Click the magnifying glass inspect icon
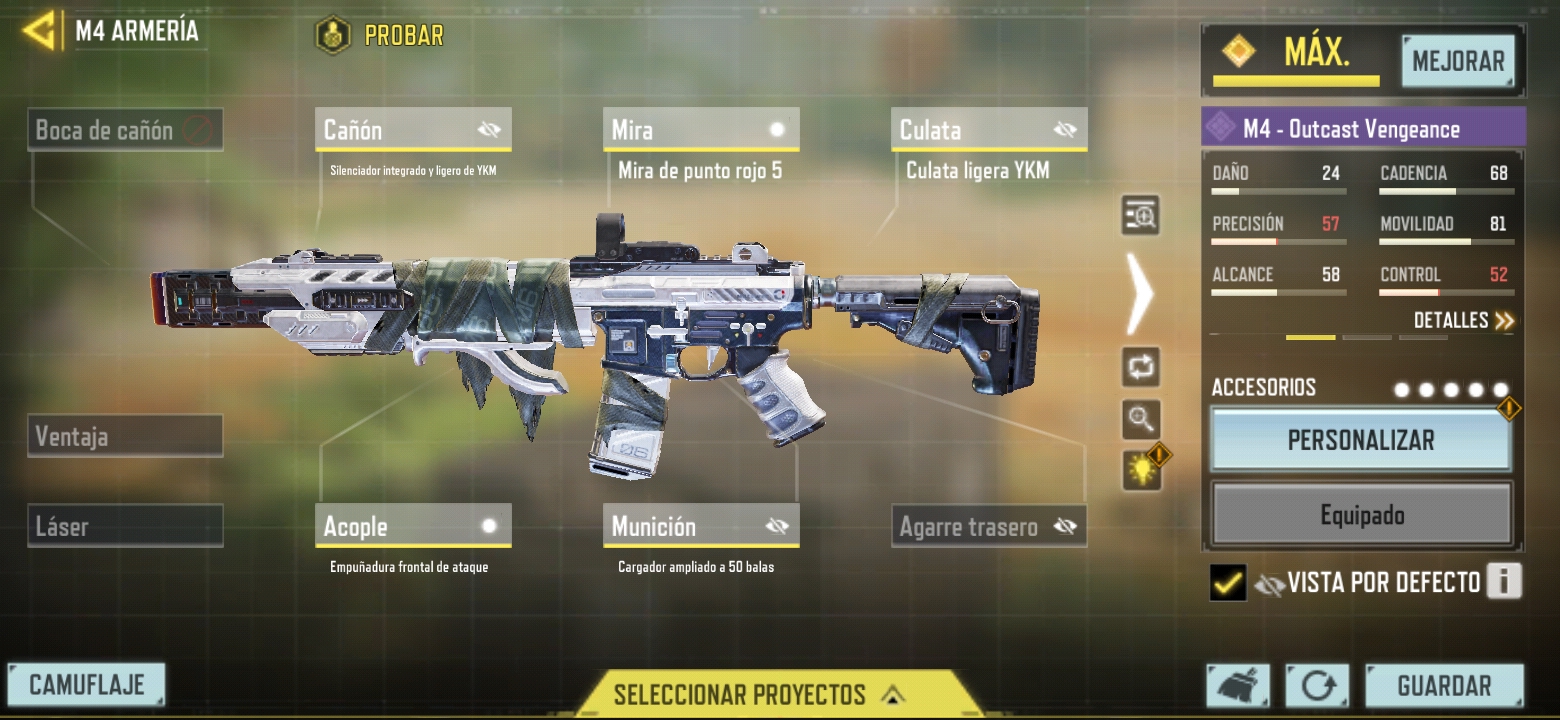This screenshot has width=1560, height=720. [x=1141, y=419]
